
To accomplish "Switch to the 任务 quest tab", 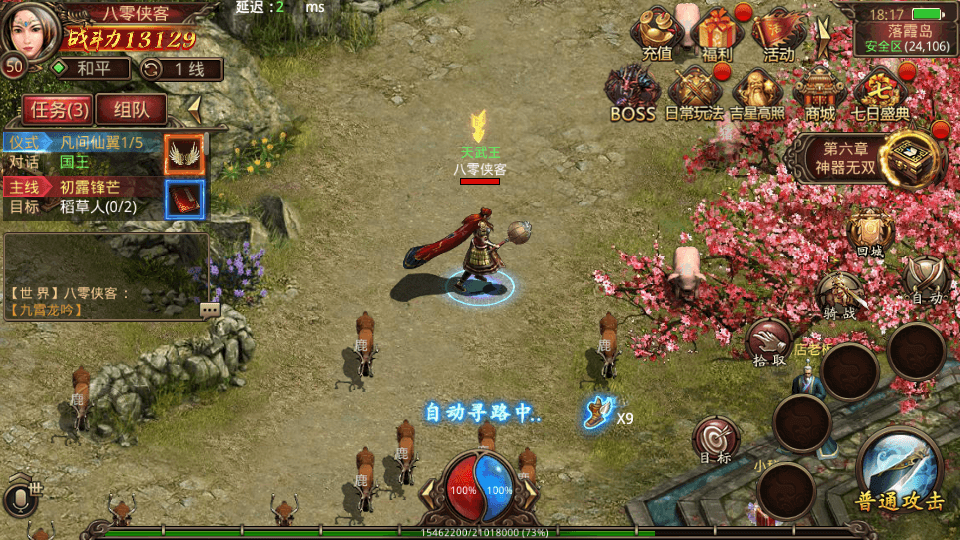I will (59, 109).
